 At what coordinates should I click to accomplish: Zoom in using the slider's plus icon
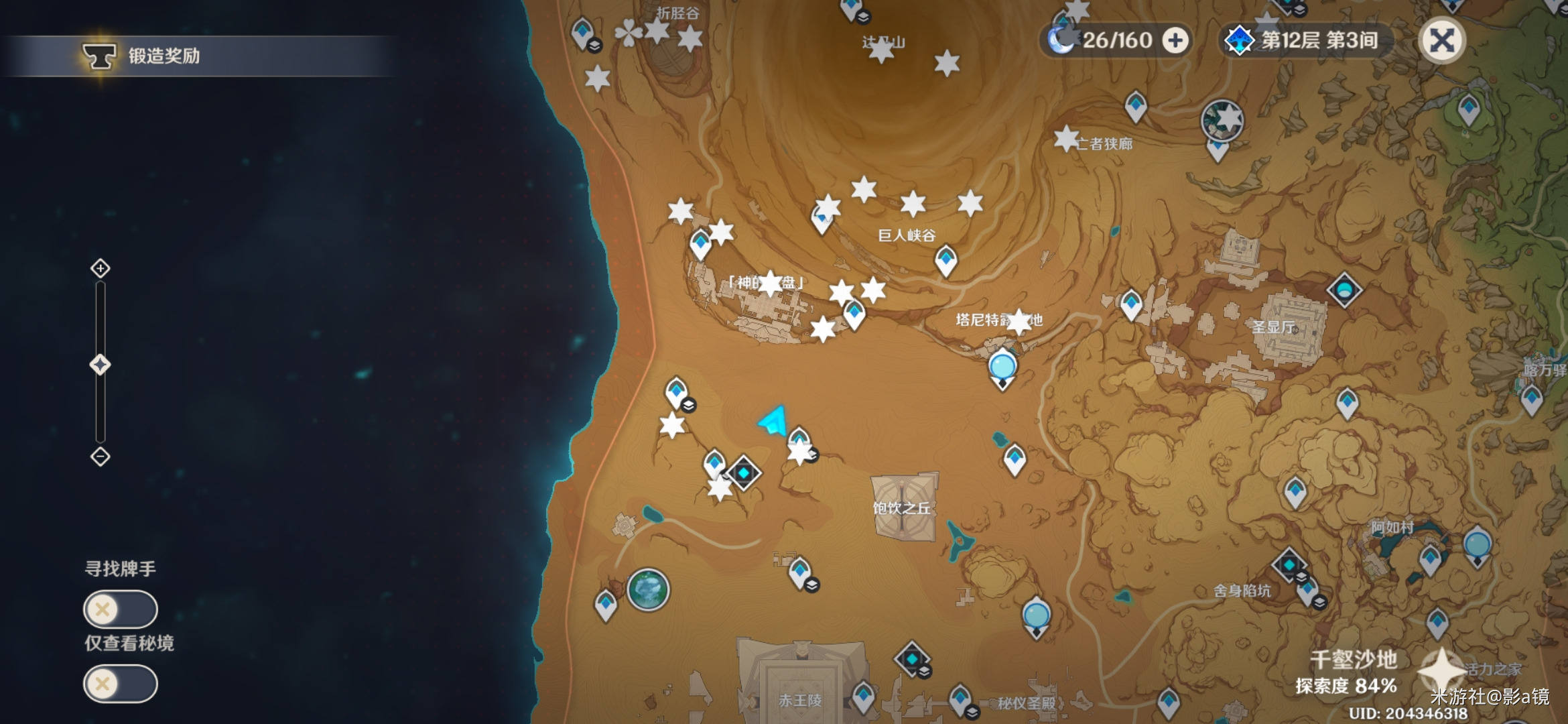point(101,269)
